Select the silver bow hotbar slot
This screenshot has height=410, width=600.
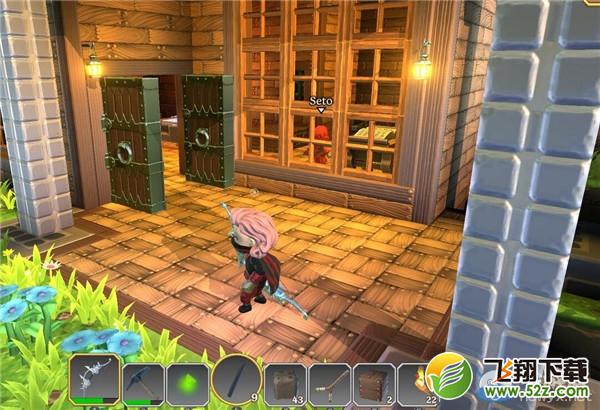click(x=93, y=384)
